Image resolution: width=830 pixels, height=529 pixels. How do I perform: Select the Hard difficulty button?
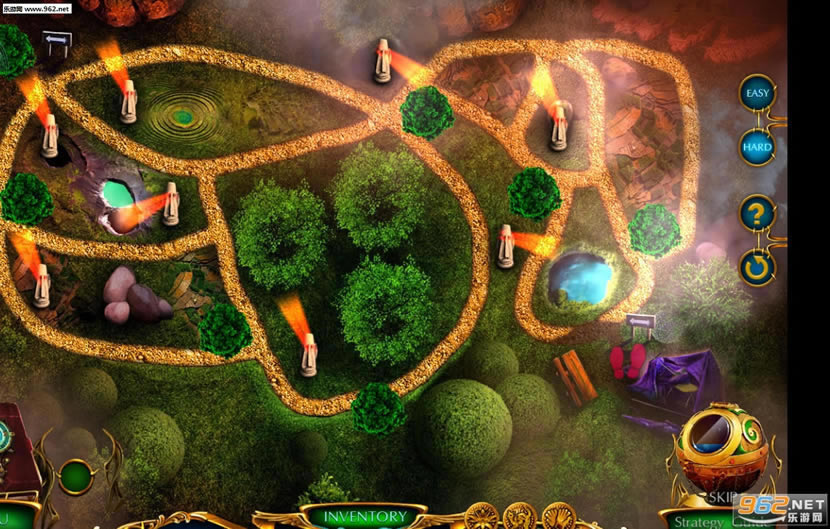click(757, 147)
